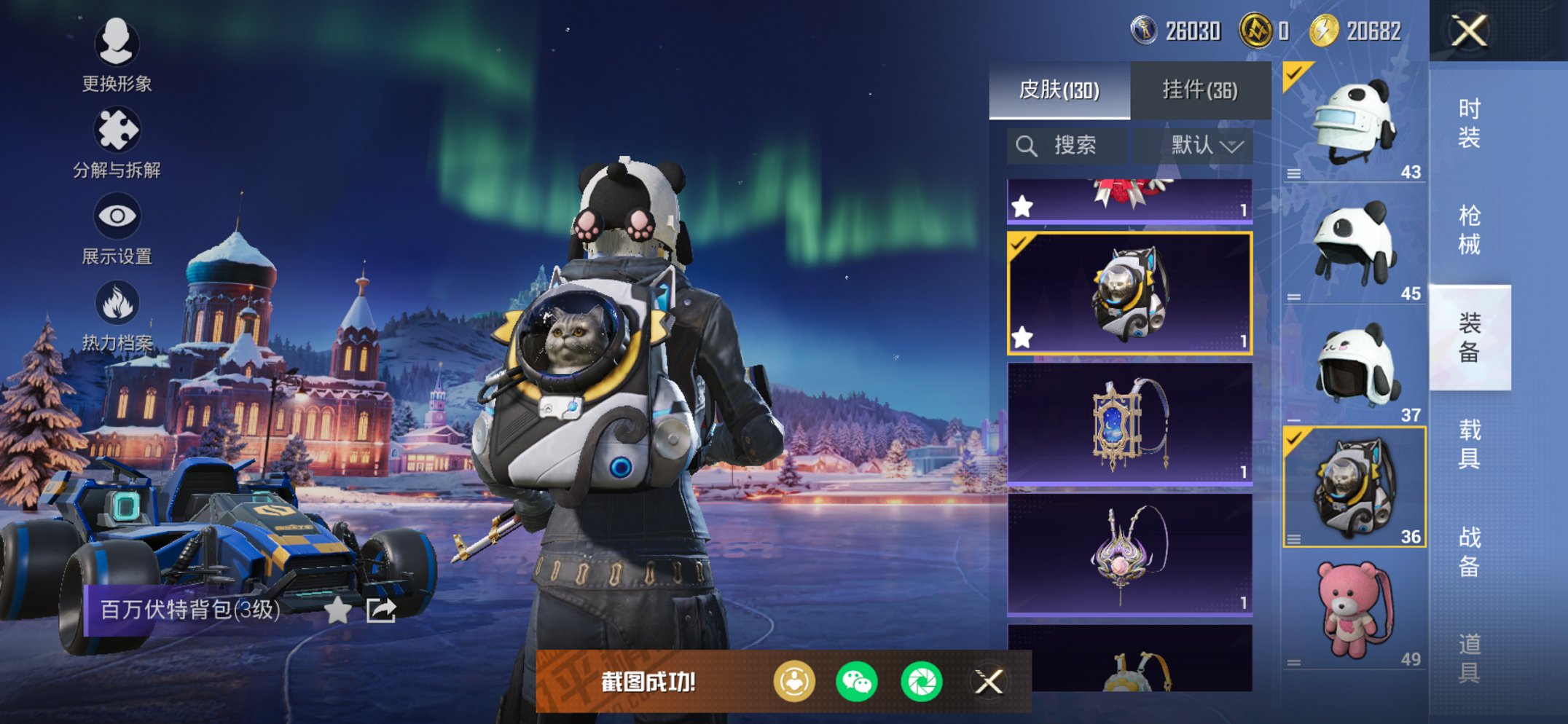Switch to the 挂件(36) pendants tab
Image resolution: width=1568 pixels, height=724 pixels.
tap(1199, 90)
